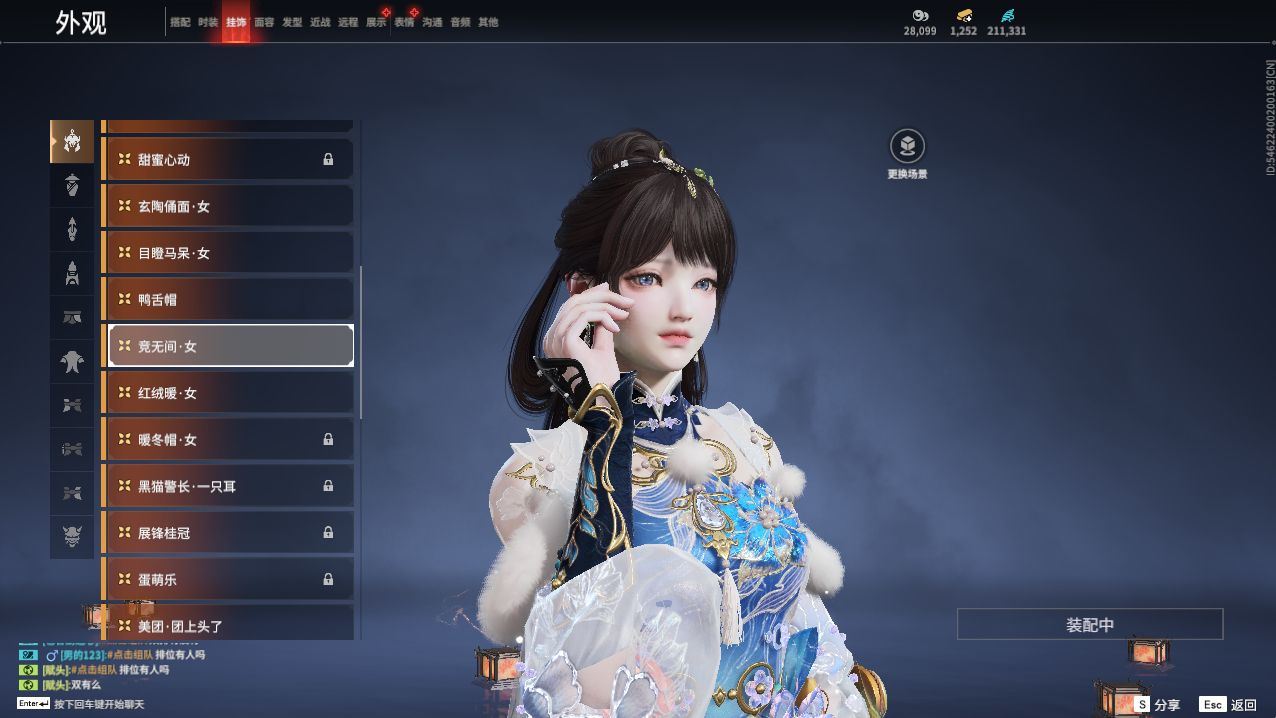Select the 玄陶俑面·女 accessory
This screenshot has width=1276, height=718.
228,206
